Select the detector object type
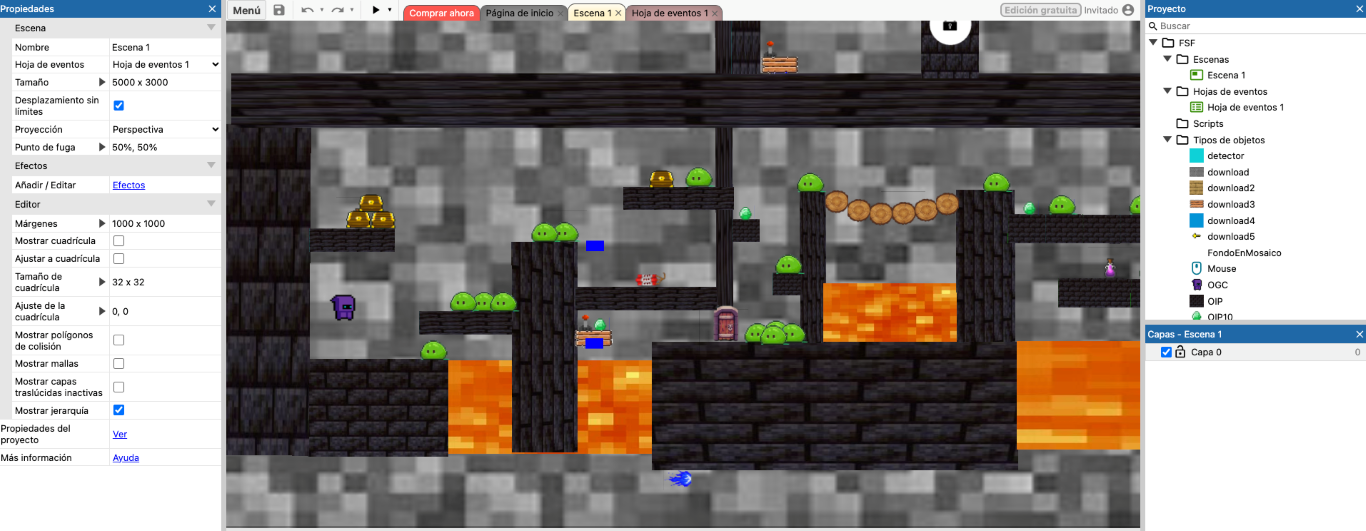 pos(1225,156)
